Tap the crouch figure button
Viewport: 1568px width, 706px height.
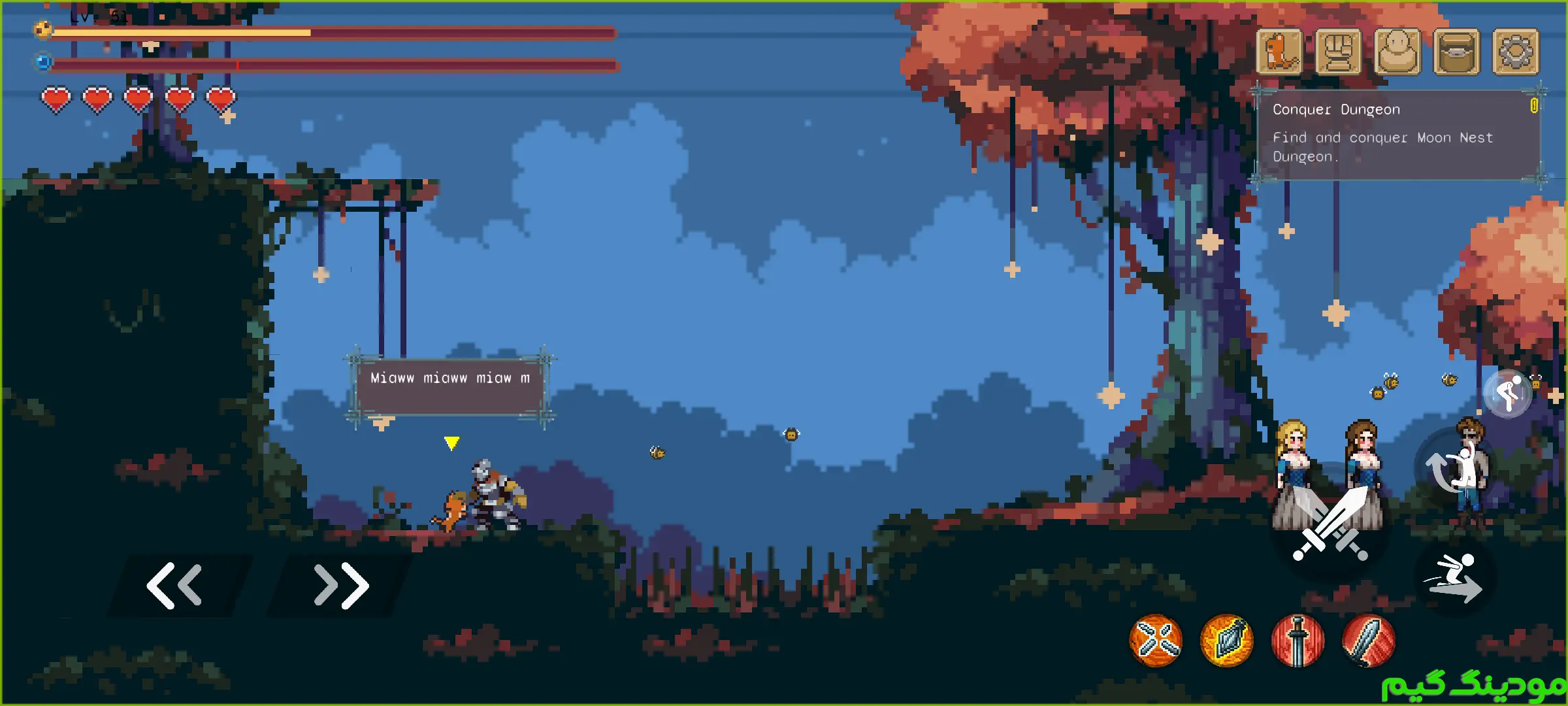click(1509, 394)
